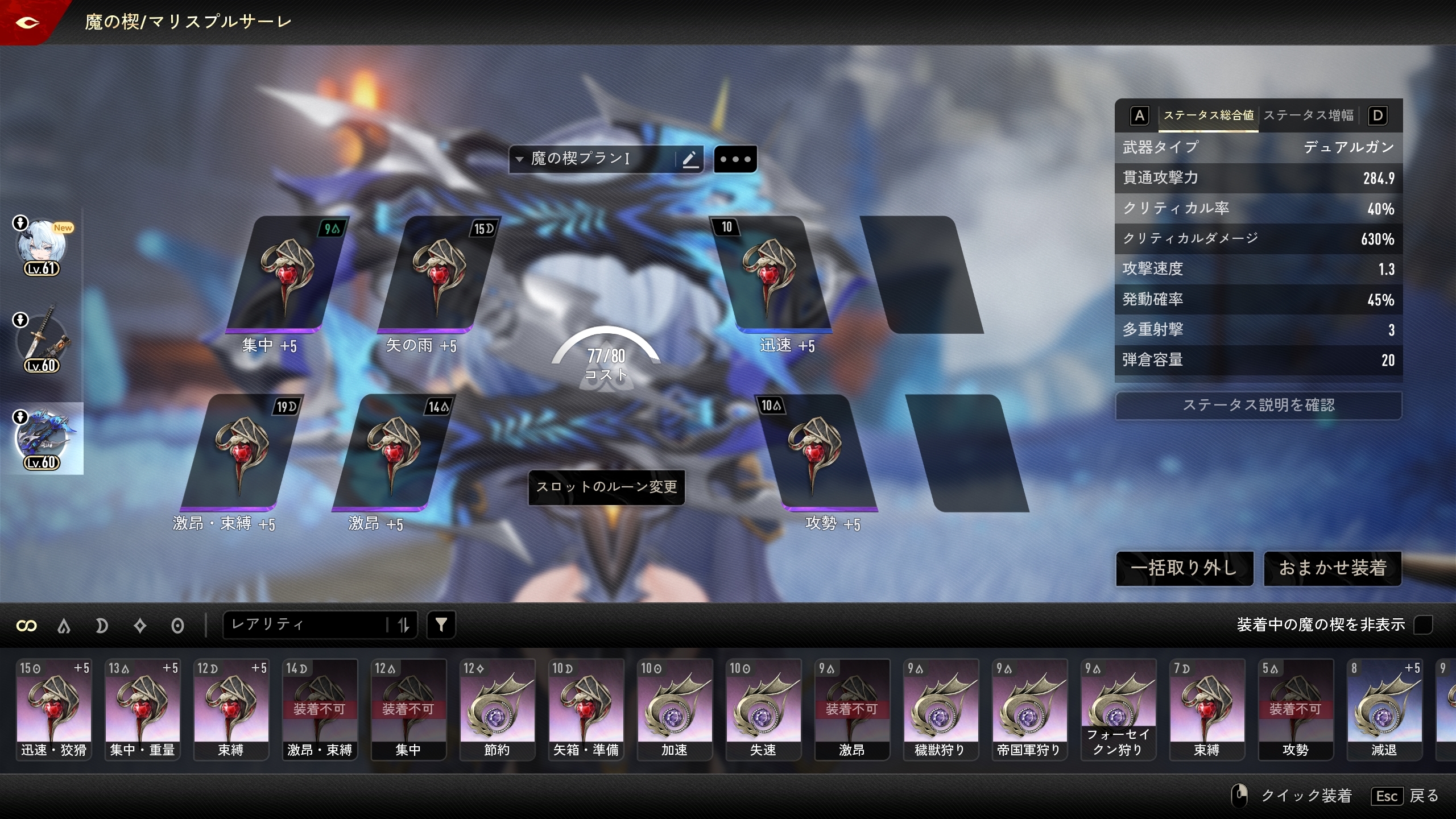Open ステータス説明を確認
Viewport: 1456px width, 819px height.
click(1258, 405)
